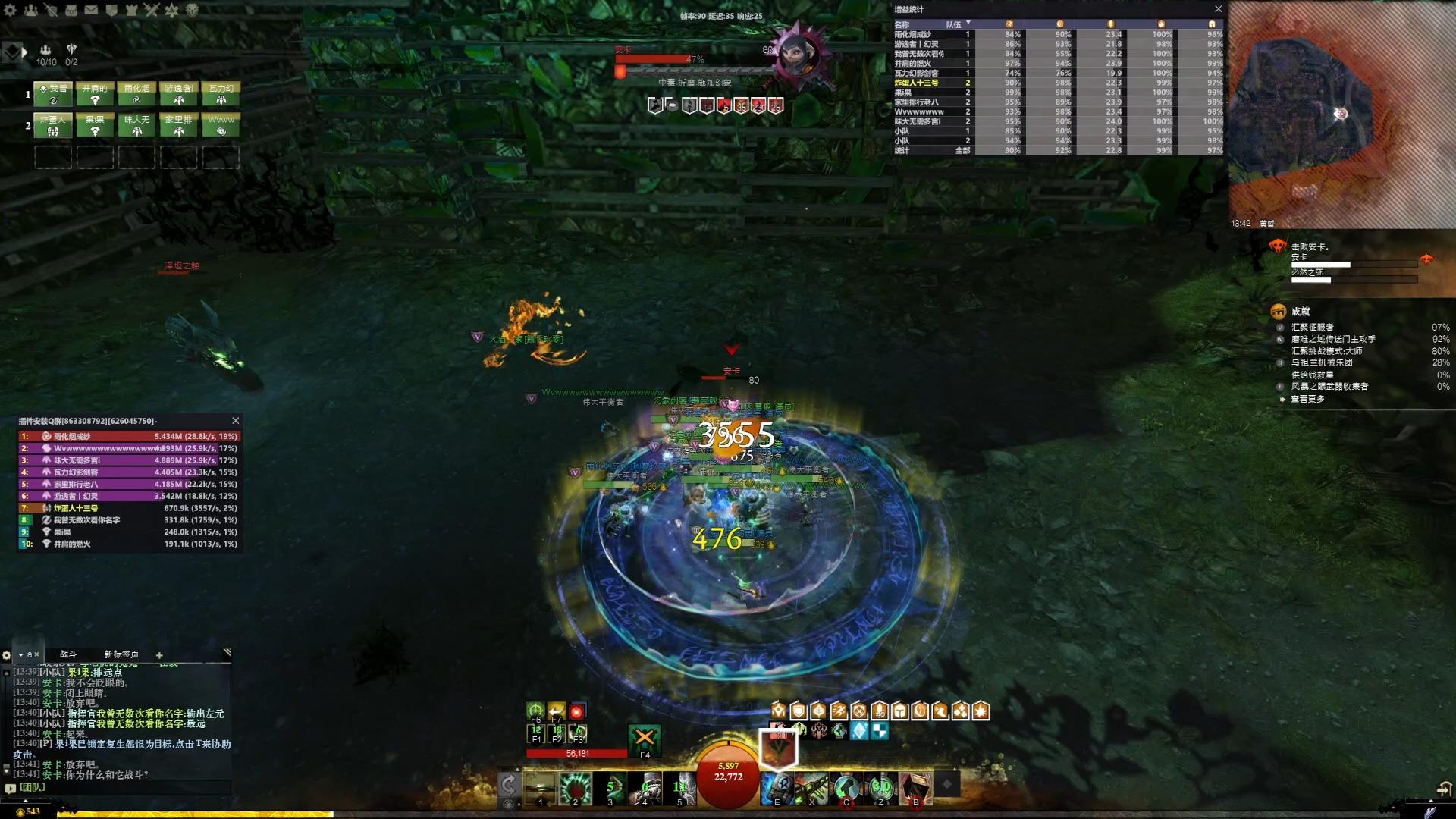
Task: Switch to the 战斗 chat tab
Action: [68, 654]
